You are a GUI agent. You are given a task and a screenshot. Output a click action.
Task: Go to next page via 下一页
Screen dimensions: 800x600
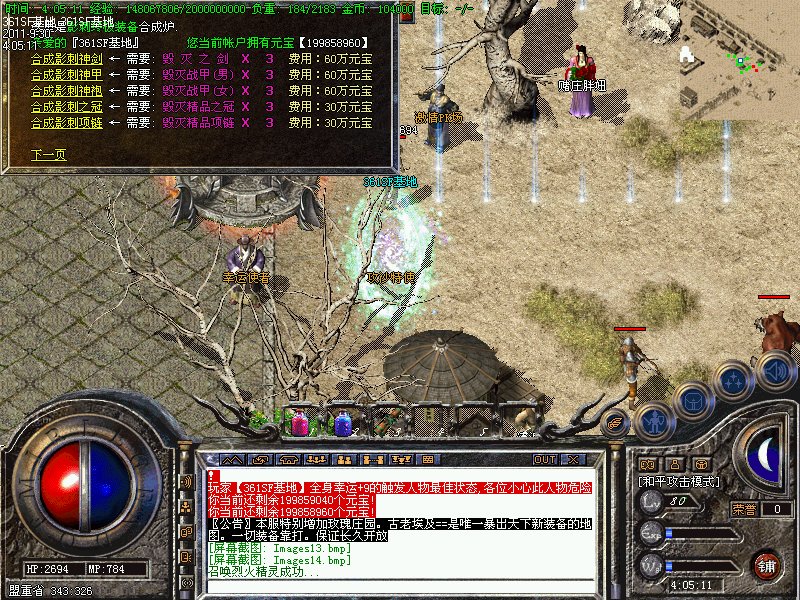click(48, 155)
